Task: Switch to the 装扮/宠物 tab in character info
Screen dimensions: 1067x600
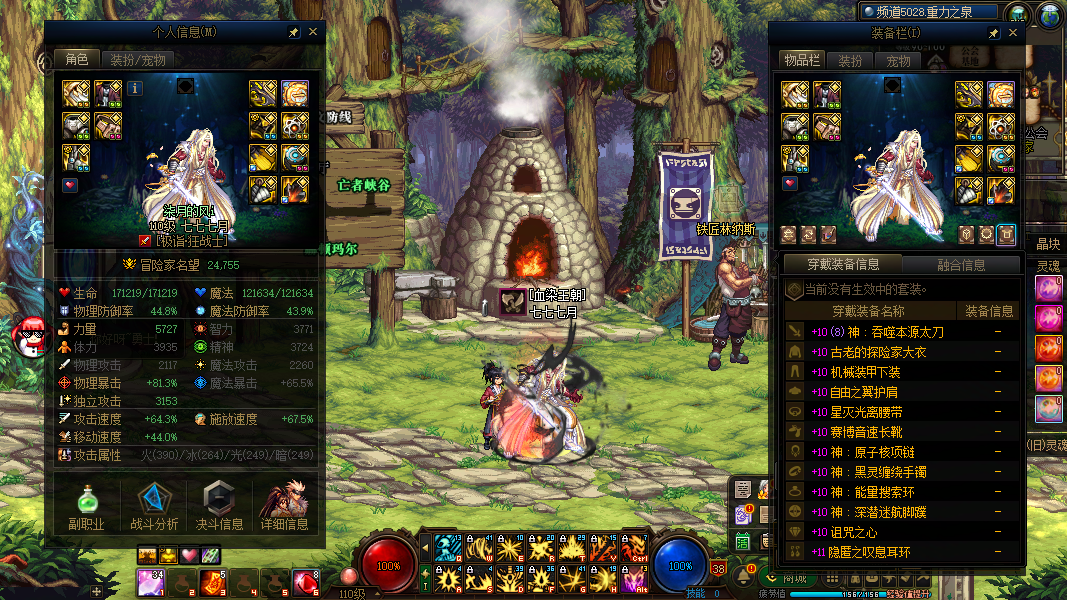Action: pyautogui.click(x=138, y=60)
